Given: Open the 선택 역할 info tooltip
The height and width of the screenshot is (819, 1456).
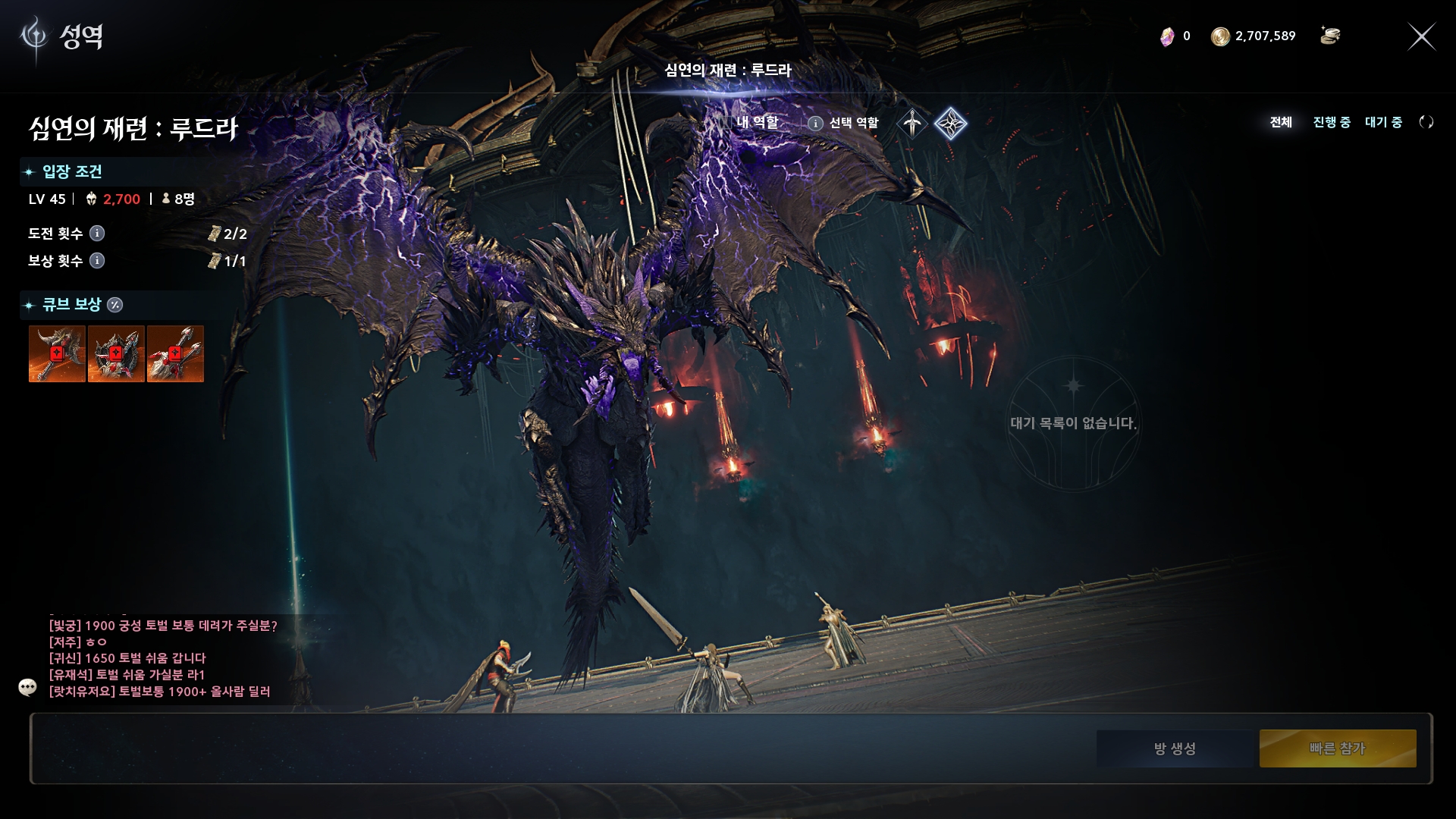Looking at the screenshot, I should (x=815, y=123).
